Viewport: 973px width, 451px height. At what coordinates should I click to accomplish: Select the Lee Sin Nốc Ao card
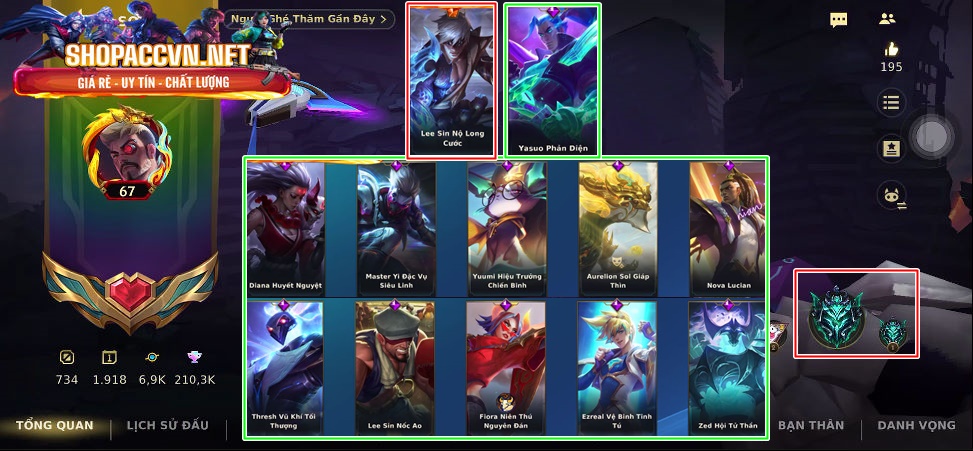tap(396, 368)
